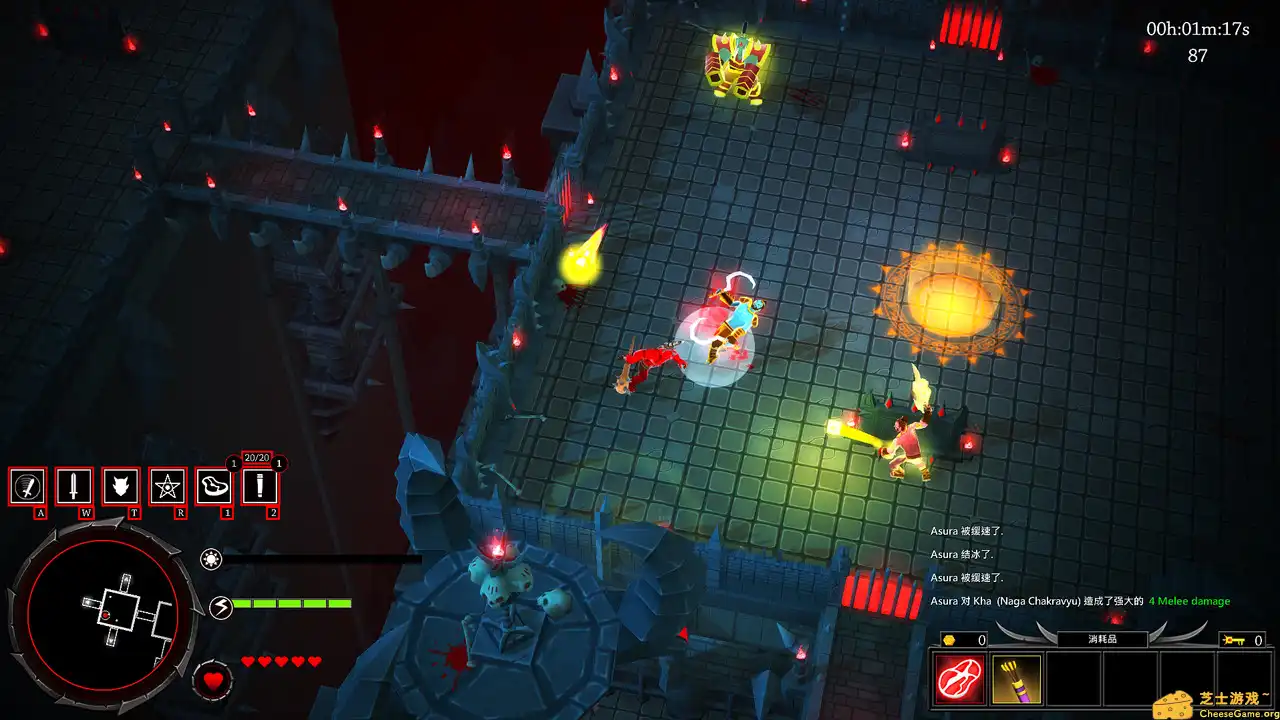The image size is (1280, 720).
Task: Use the demon head skill bound to T
Action: (x=120, y=487)
